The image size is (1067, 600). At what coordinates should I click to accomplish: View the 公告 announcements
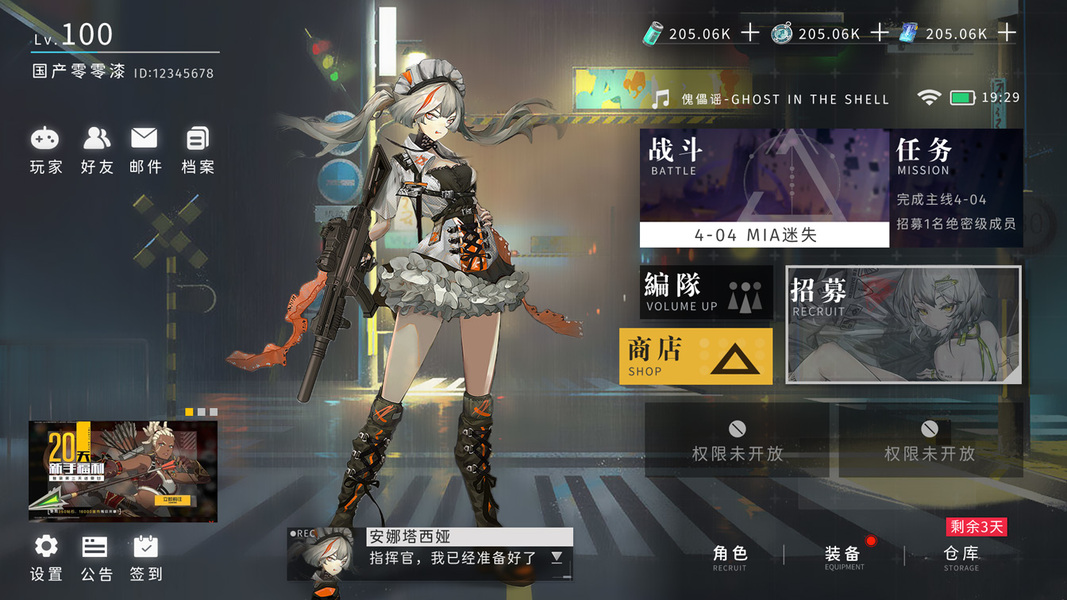click(x=96, y=558)
